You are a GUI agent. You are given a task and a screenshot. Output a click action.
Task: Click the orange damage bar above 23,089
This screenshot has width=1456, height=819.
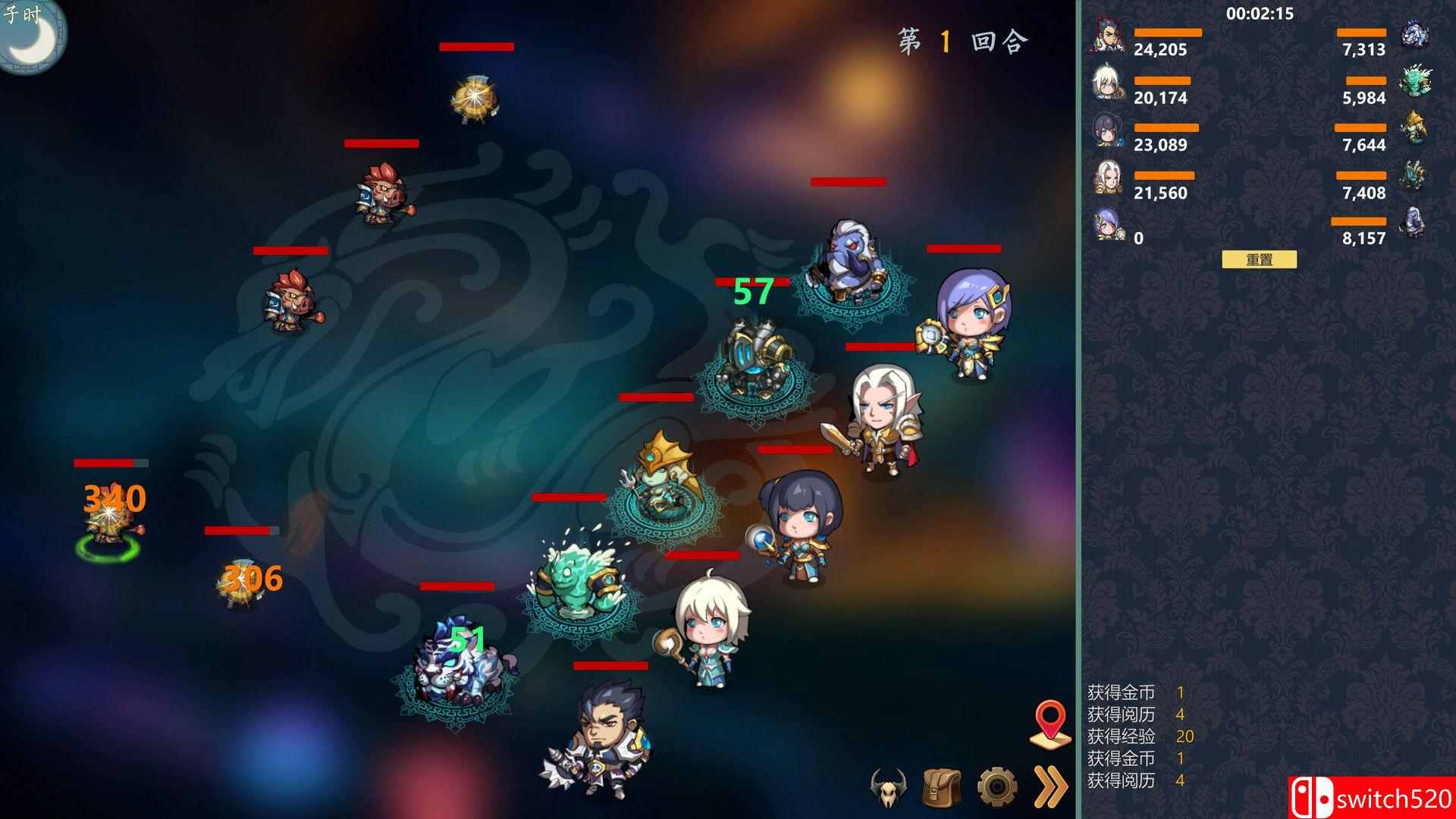[x=1168, y=127]
